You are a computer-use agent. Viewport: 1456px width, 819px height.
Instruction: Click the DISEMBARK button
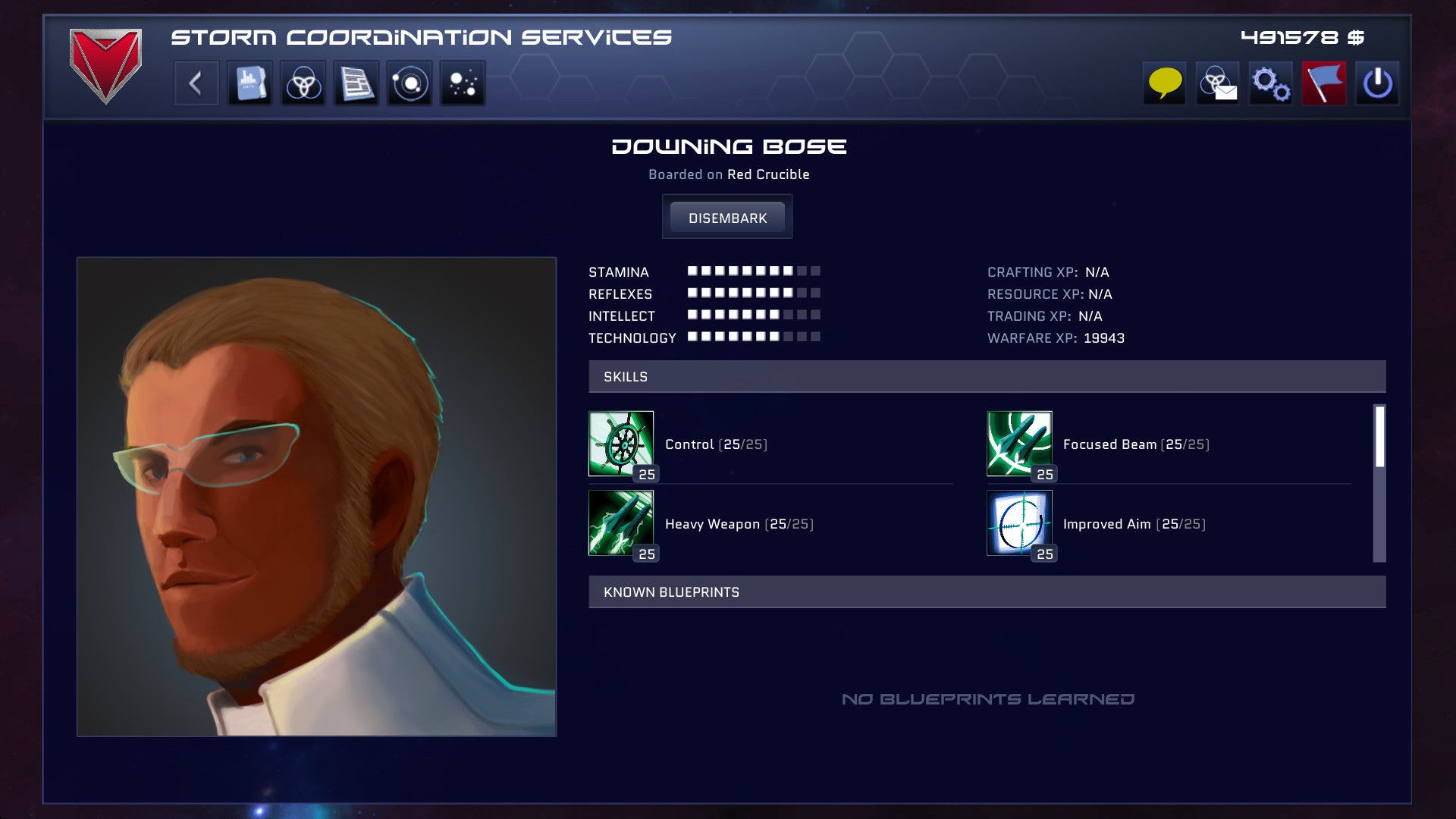pyautogui.click(x=727, y=218)
